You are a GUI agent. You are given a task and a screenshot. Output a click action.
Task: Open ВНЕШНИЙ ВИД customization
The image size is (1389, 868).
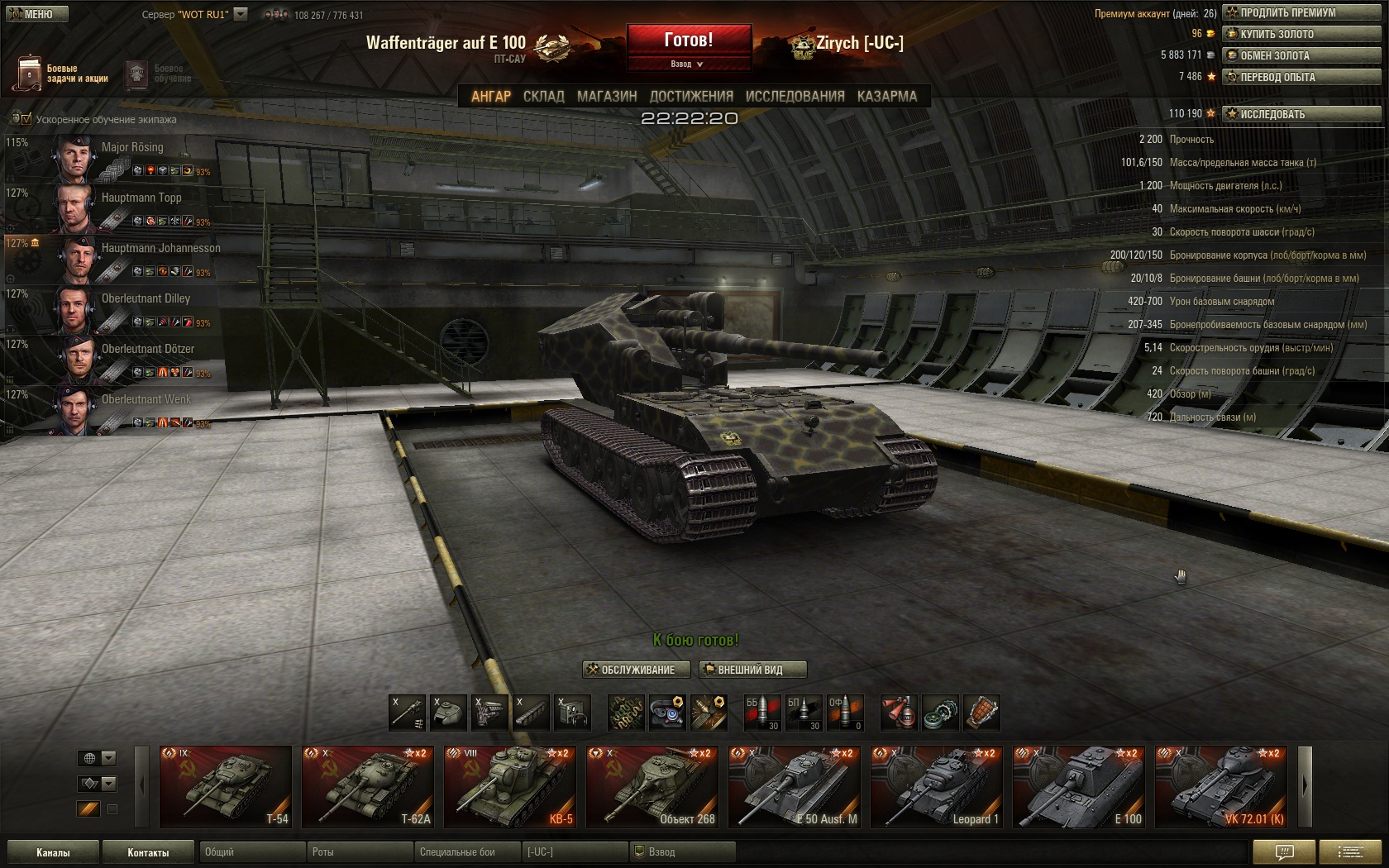click(x=751, y=670)
